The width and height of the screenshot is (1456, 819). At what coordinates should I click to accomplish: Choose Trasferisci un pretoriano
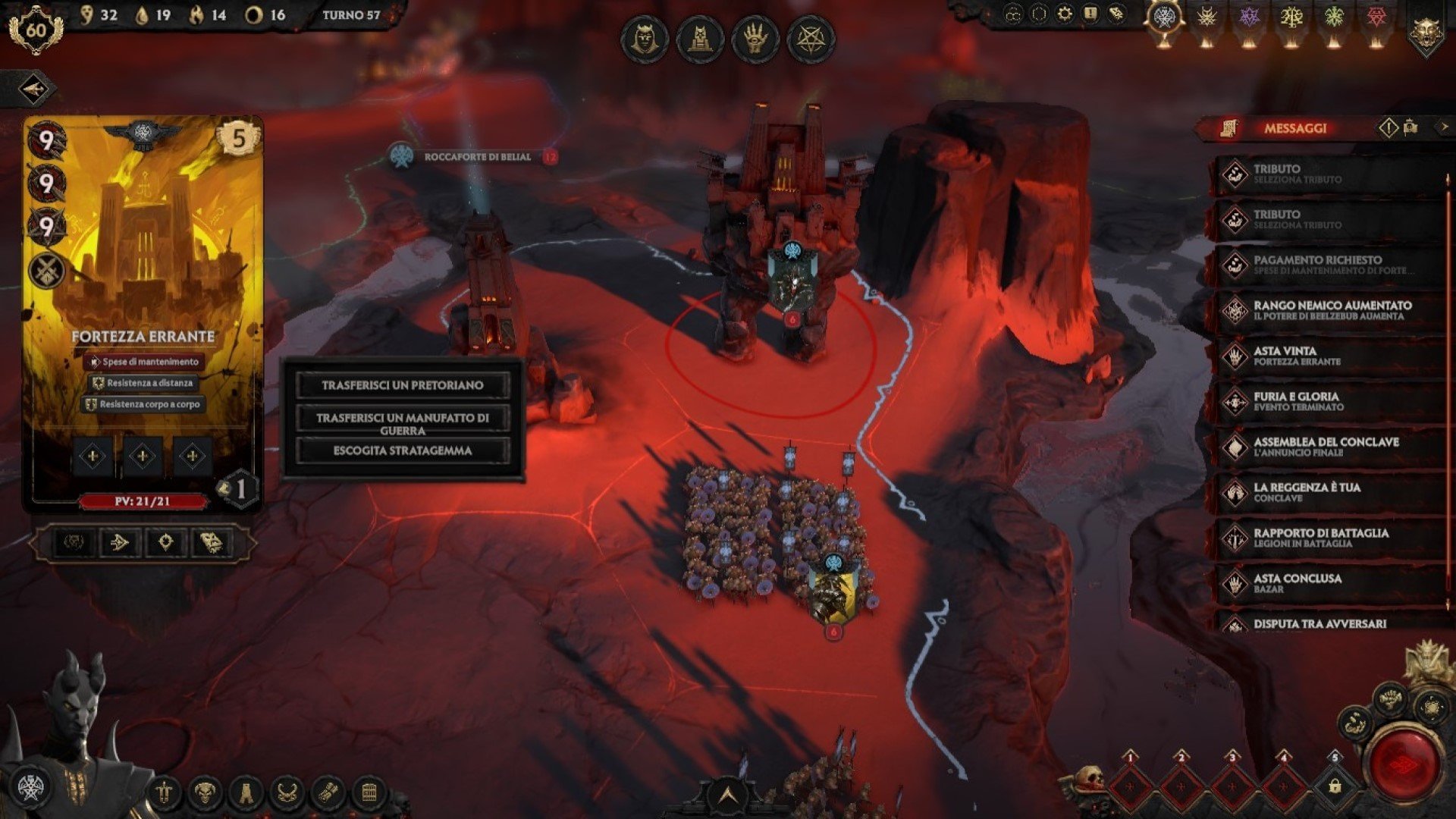tap(402, 385)
